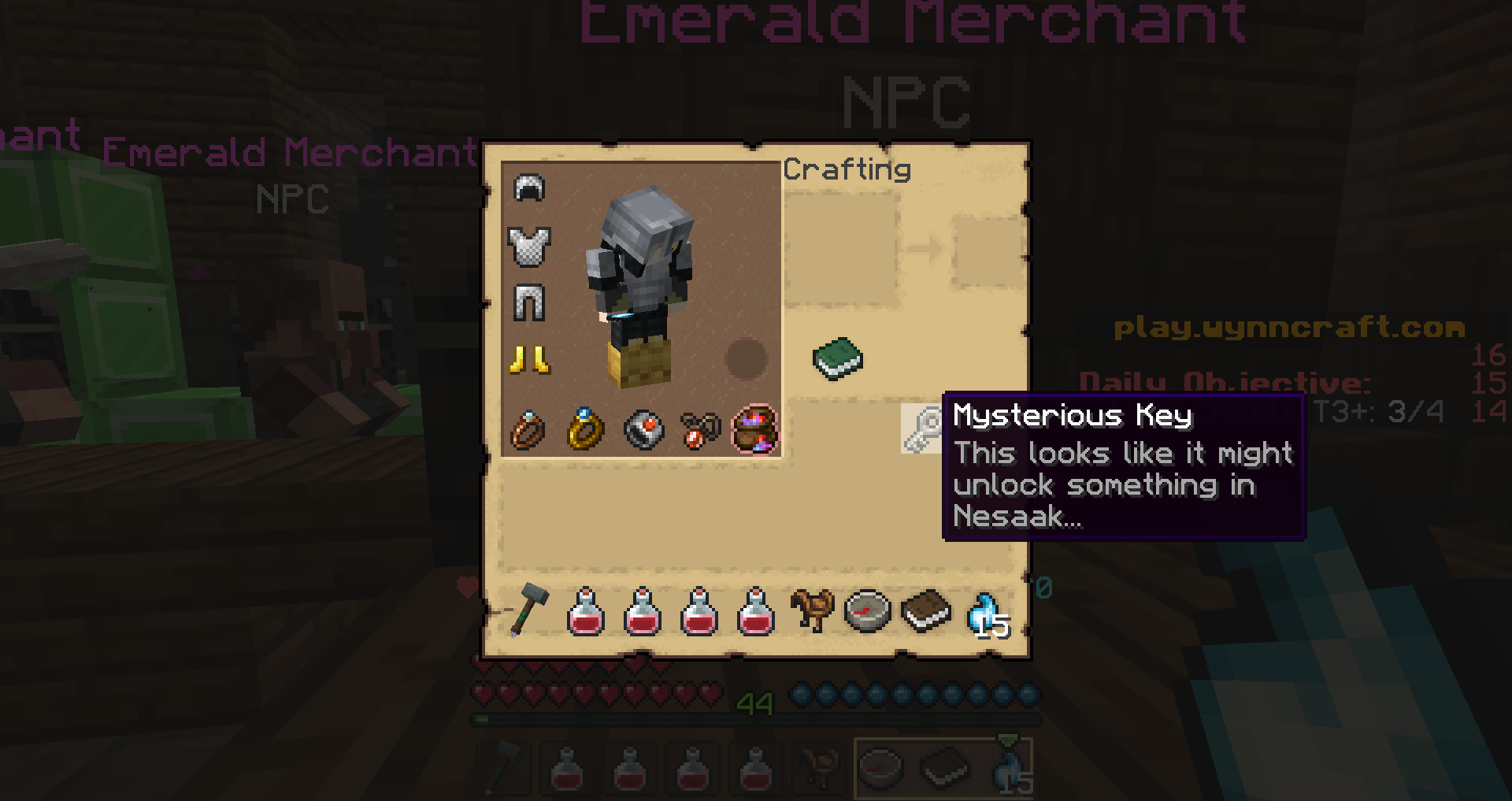Click the green tutorial book icon

click(836, 360)
